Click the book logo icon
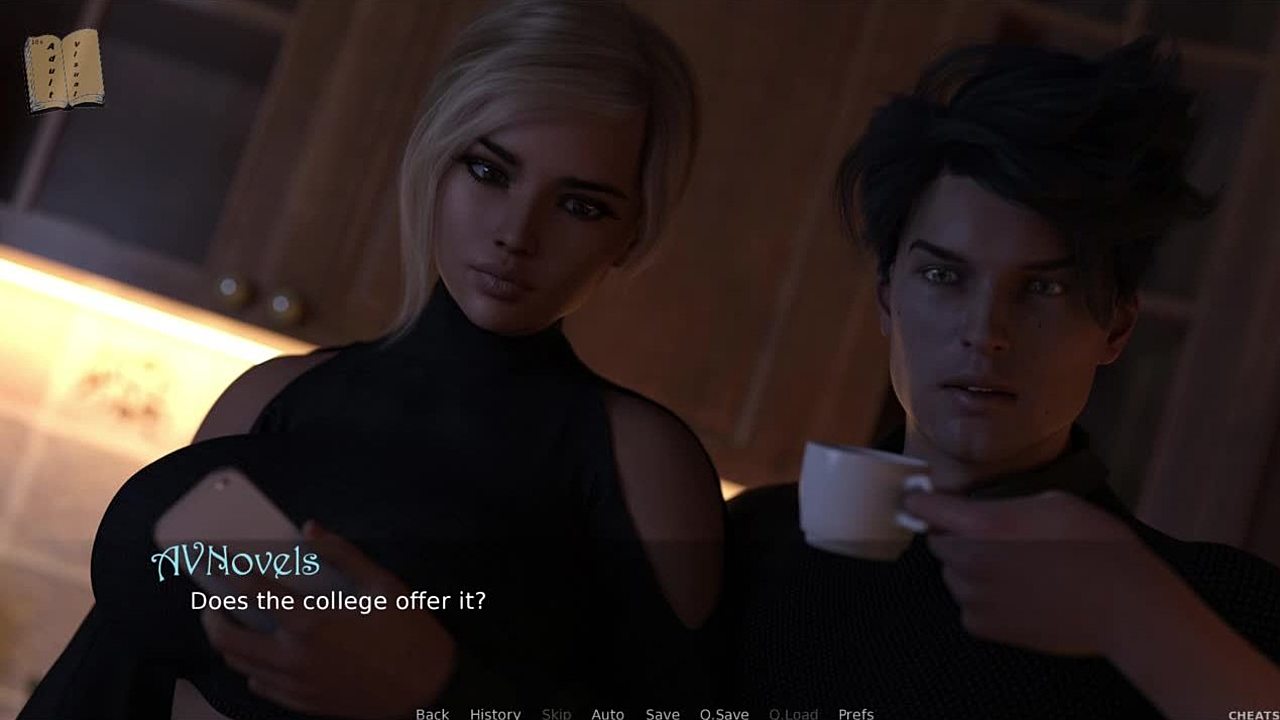 click(x=63, y=70)
